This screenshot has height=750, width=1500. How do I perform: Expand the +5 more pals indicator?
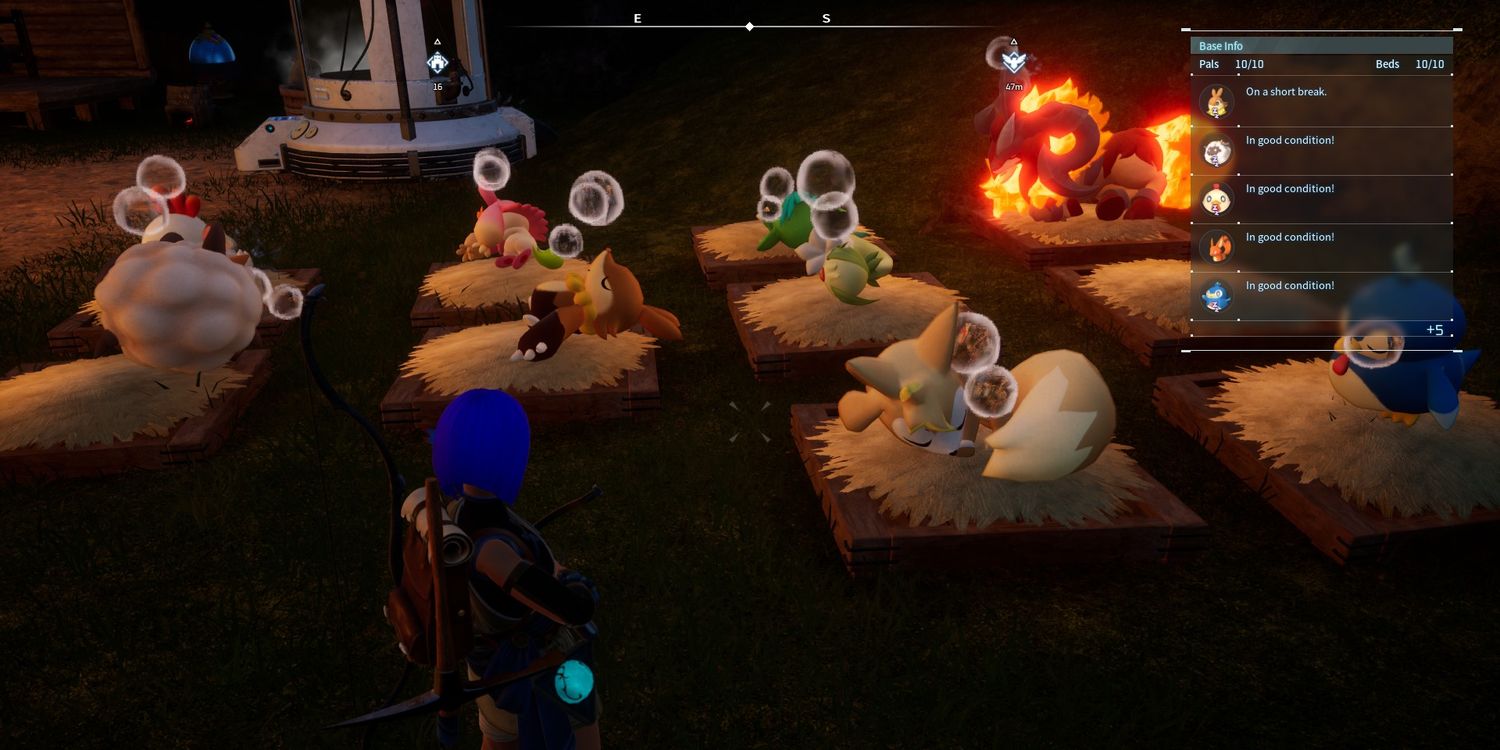coord(1434,330)
